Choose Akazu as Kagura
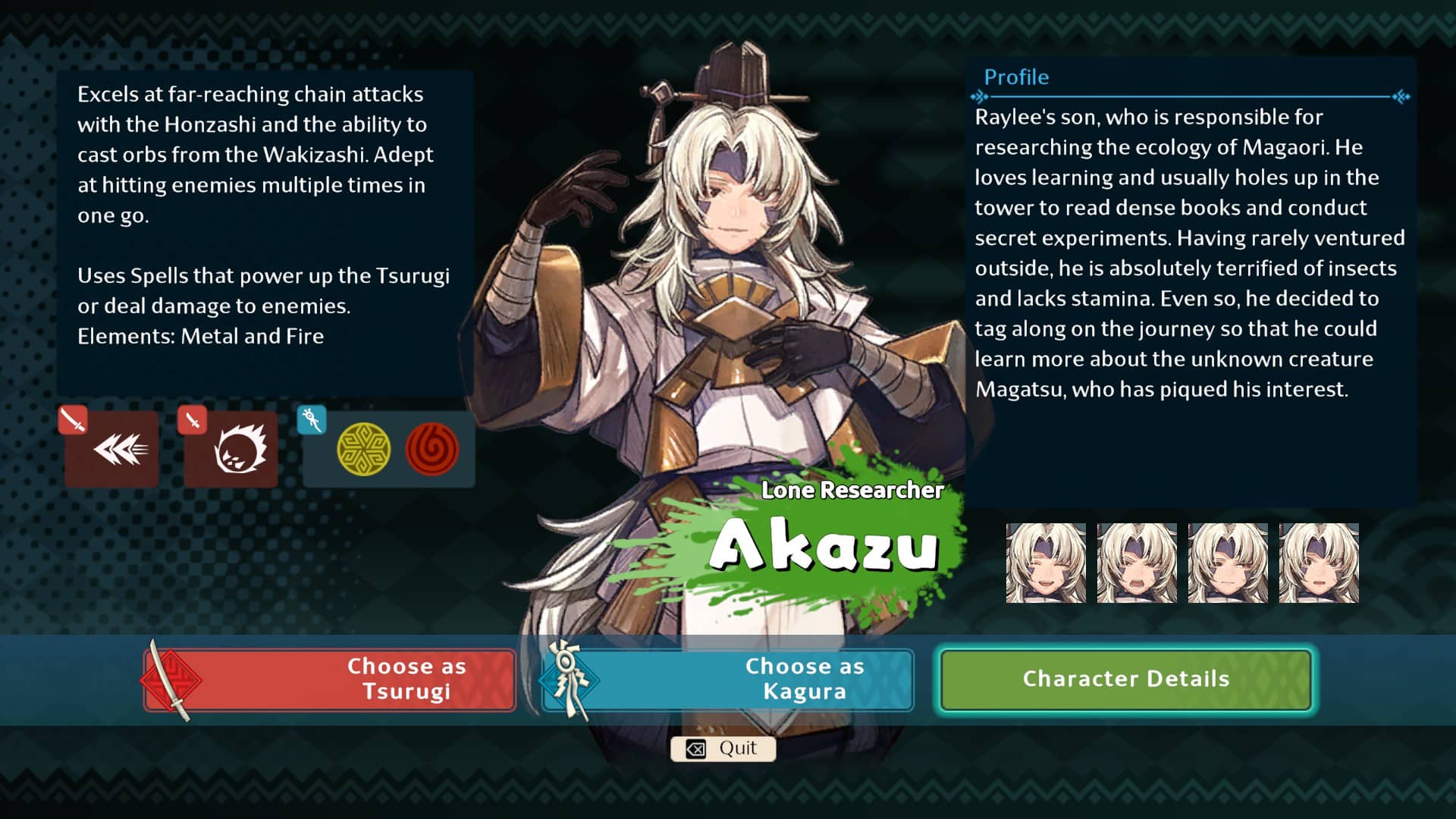The height and width of the screenshot is (819, 1456). (x=728, y=679)
